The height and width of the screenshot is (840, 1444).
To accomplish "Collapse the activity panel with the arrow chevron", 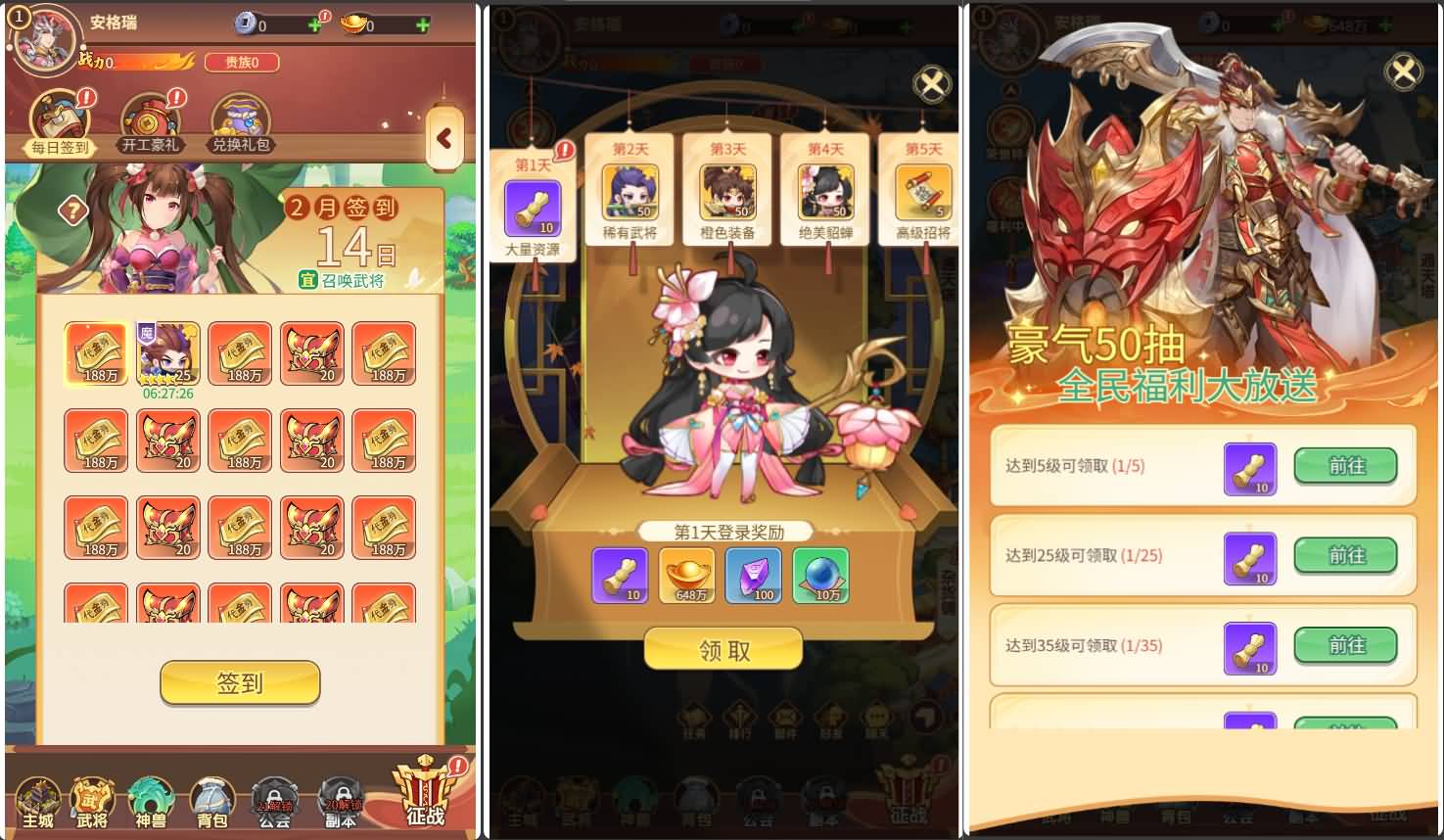I will click(x=446, y=138).
